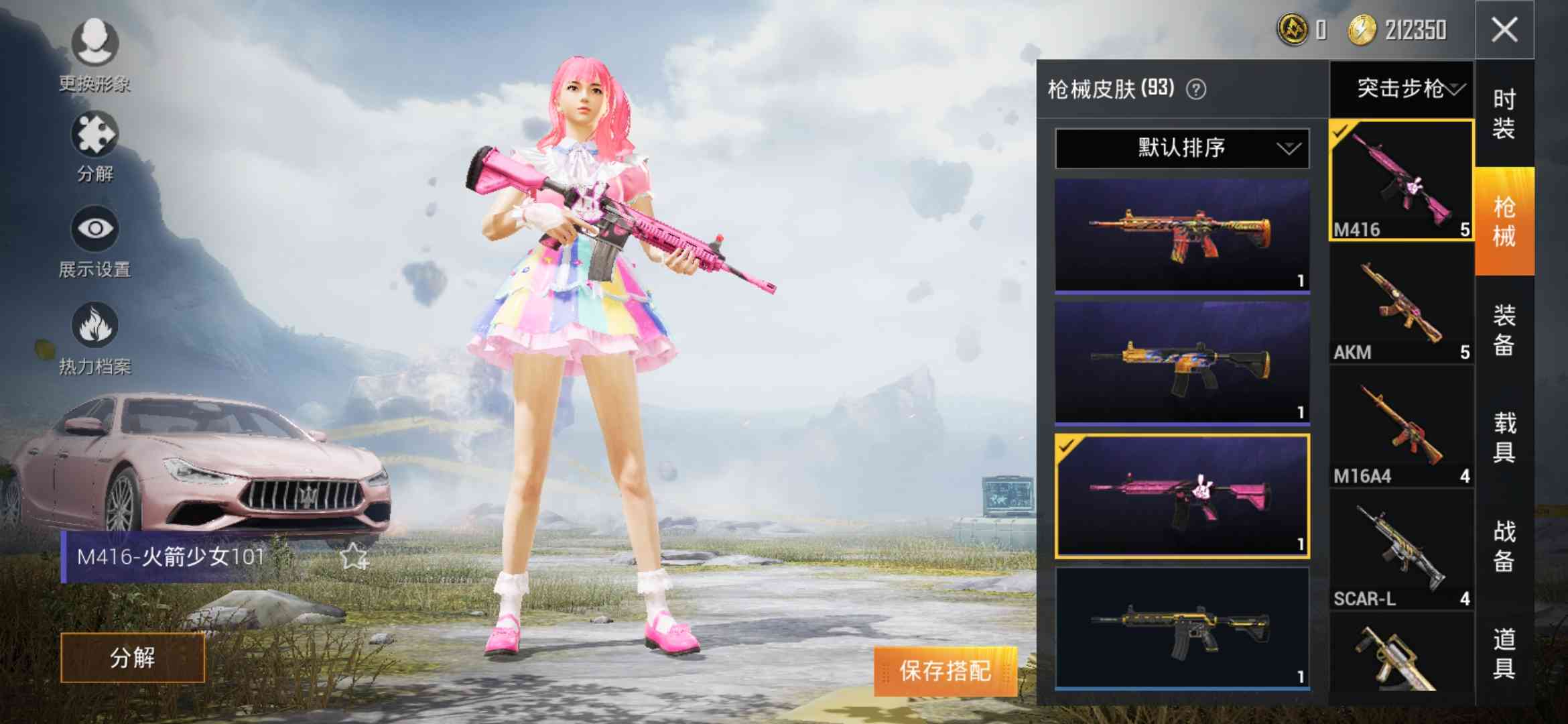Image resolution: width=1568 pixels, height=724 pixels.
Task: Expand the 默认排序 sorting dropdown
Action: coord(1181,147)
